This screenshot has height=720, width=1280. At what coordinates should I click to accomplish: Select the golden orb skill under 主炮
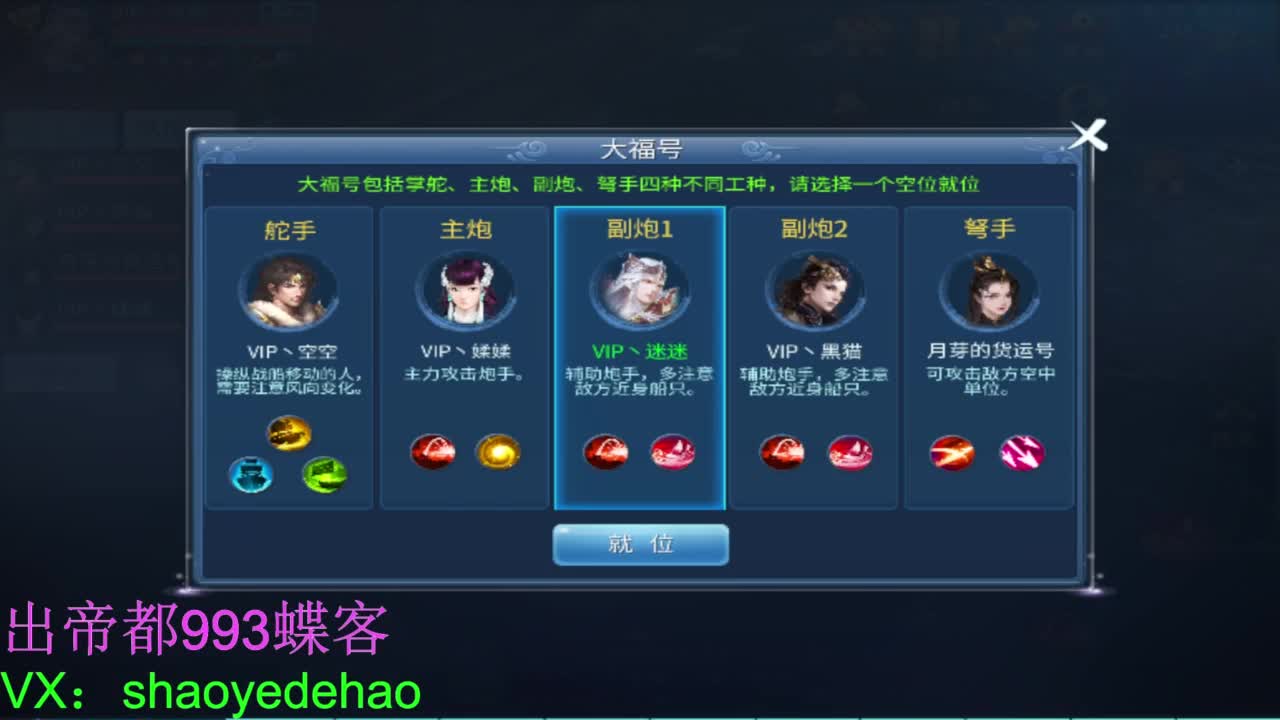(x=498, y=452)
